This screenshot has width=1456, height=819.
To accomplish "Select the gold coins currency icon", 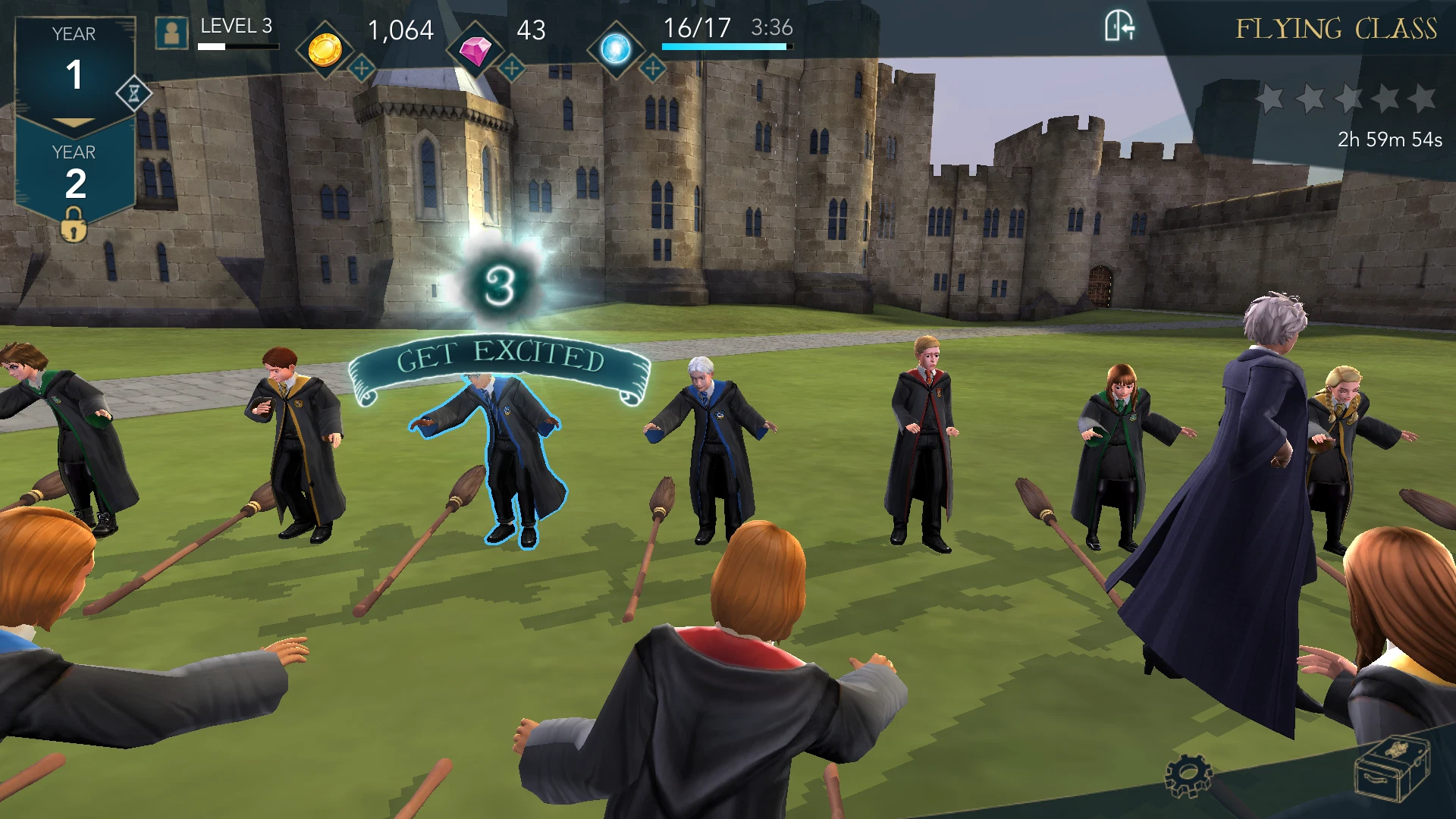I will click(x=326, y=49).
